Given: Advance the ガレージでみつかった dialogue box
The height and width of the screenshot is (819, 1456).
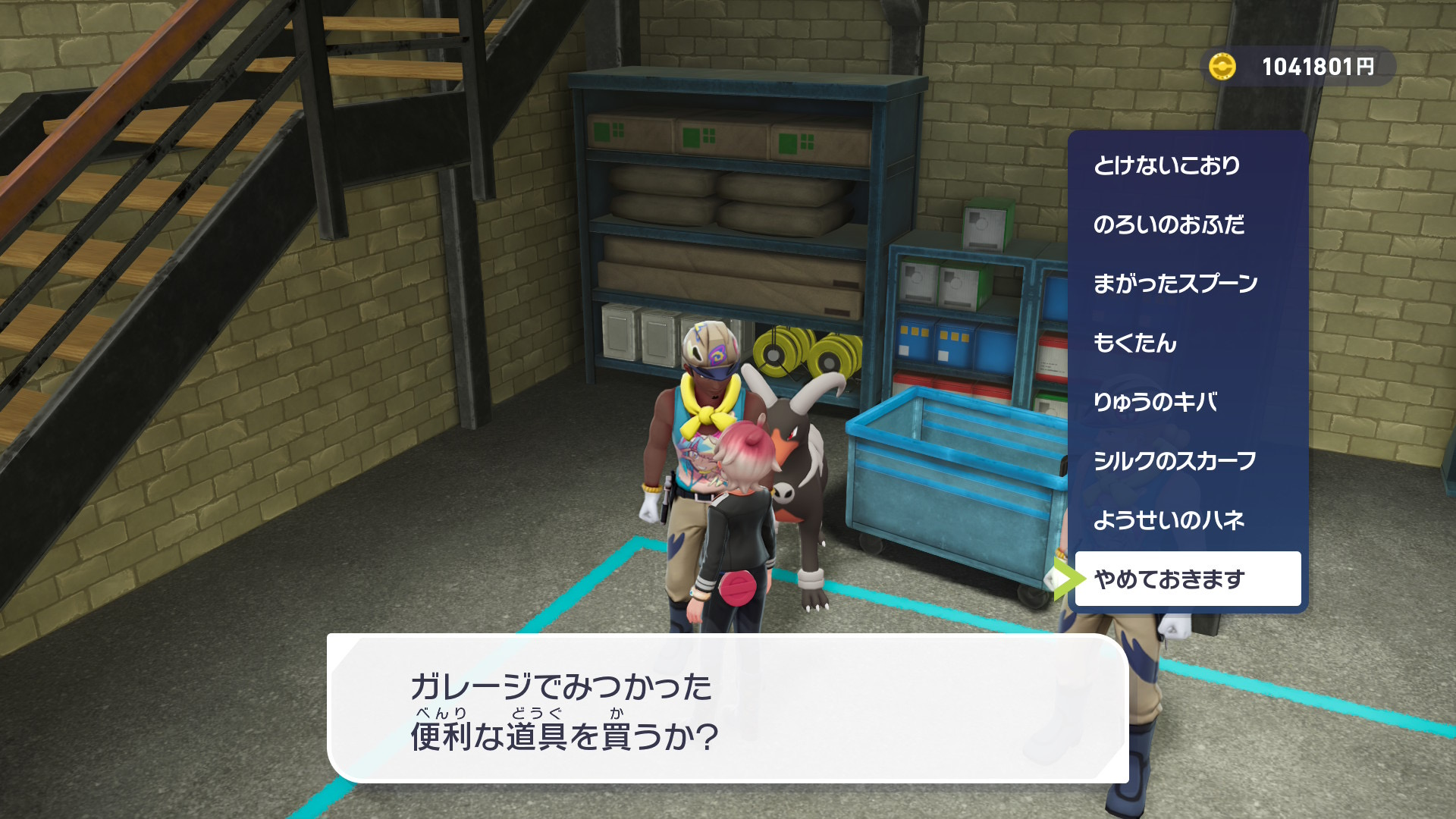Looking at the screenshot, I should (x=726, y=708).
